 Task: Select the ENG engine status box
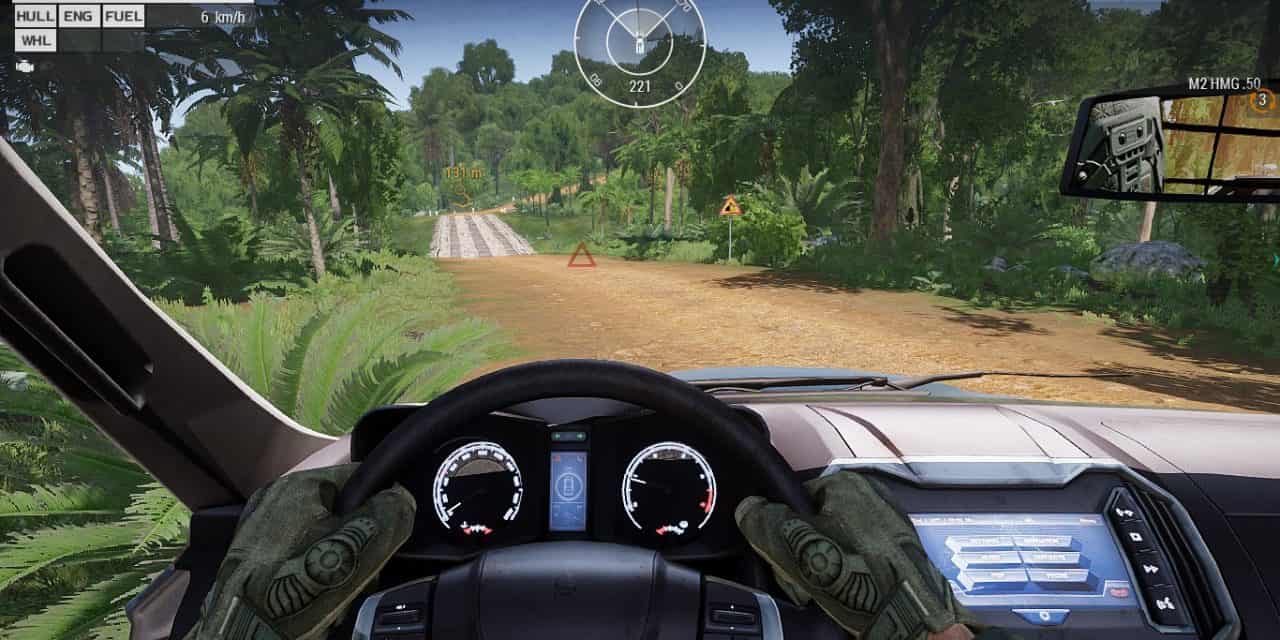click(x=79, y=16)
